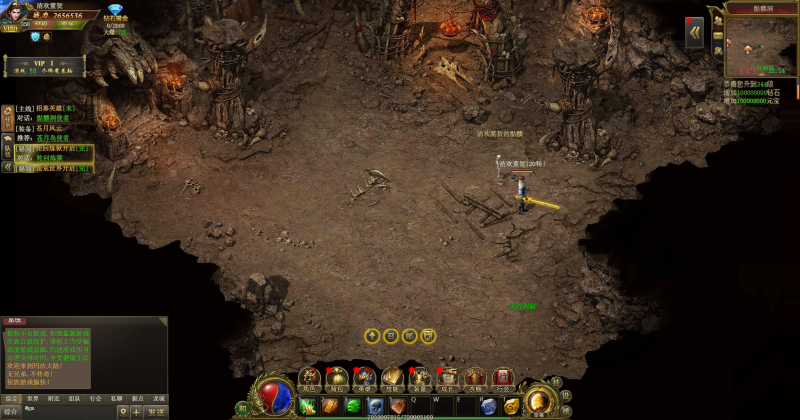Open the 角色 character menu
The height and width of the screenshot is (420, 800).
click(x=310, y=377)
